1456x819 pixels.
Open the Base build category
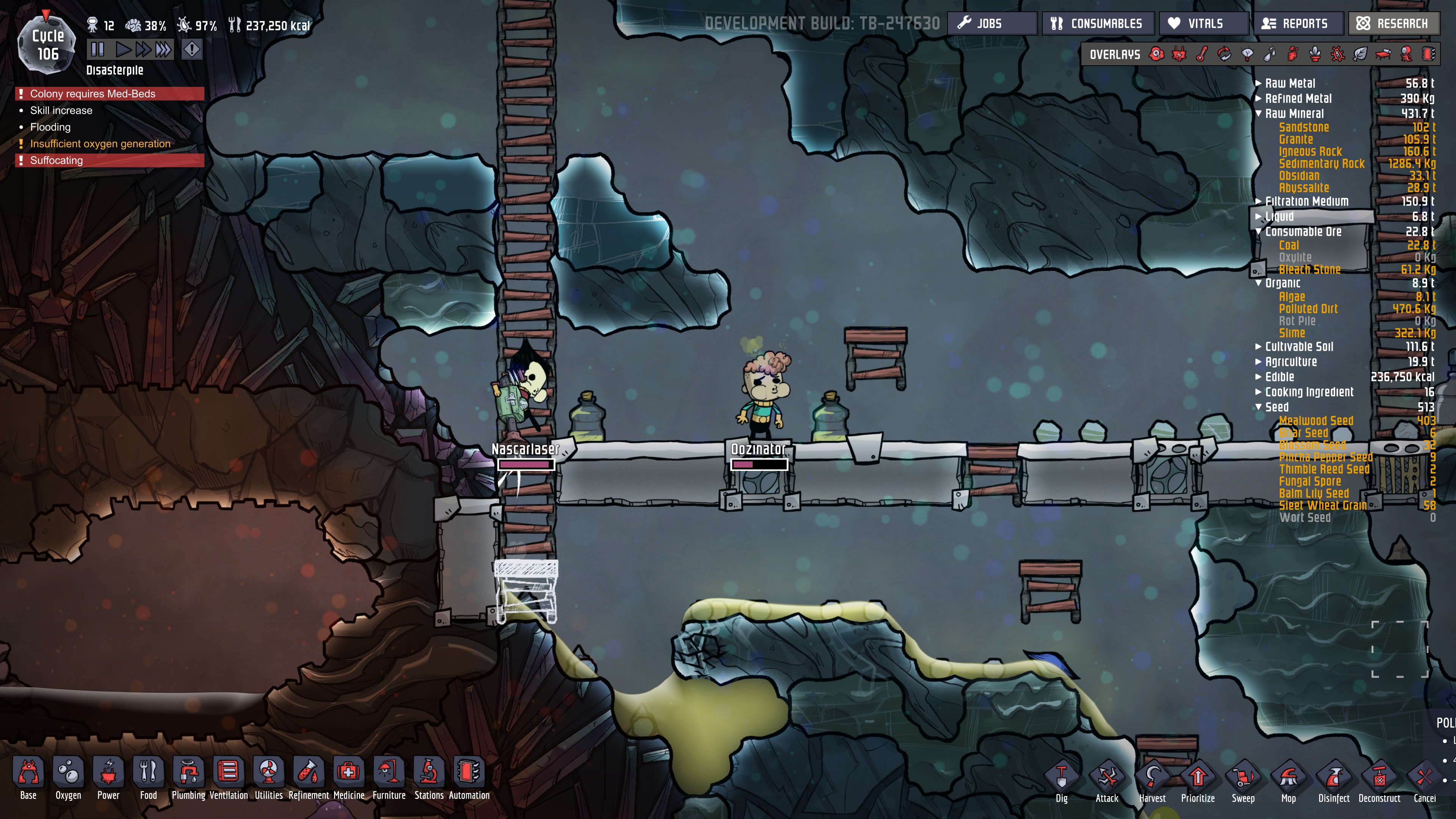tap(28, 778)
